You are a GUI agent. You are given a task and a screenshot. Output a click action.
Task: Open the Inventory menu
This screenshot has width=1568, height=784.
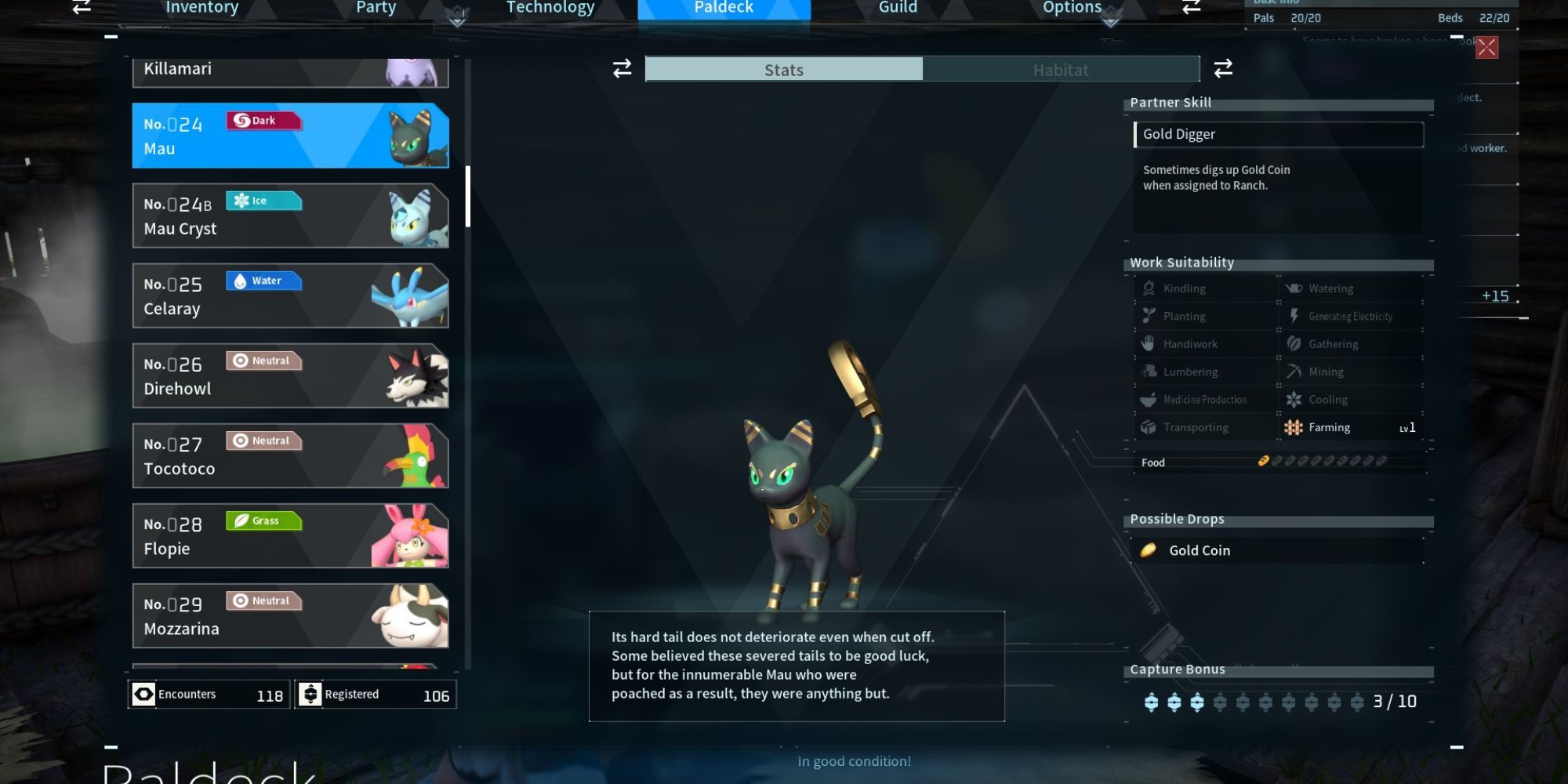pos(201,8)
